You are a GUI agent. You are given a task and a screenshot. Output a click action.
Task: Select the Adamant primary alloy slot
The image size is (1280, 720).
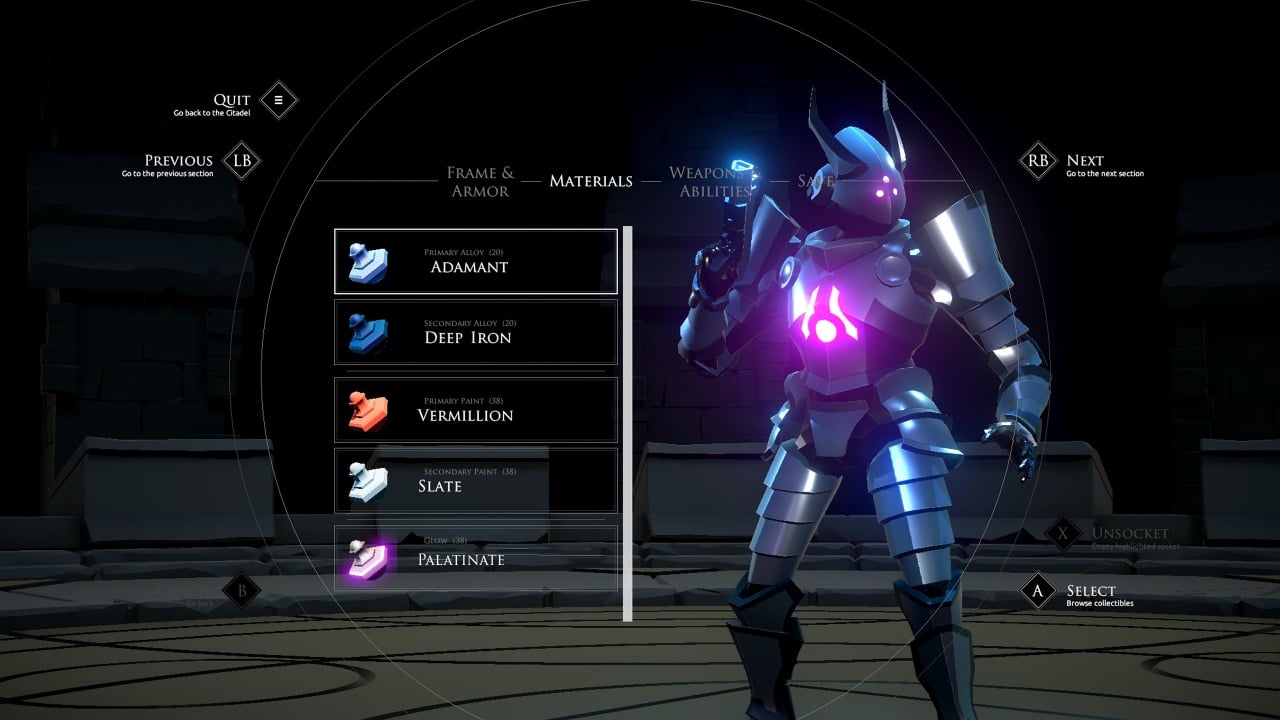[x=475, y=261]
